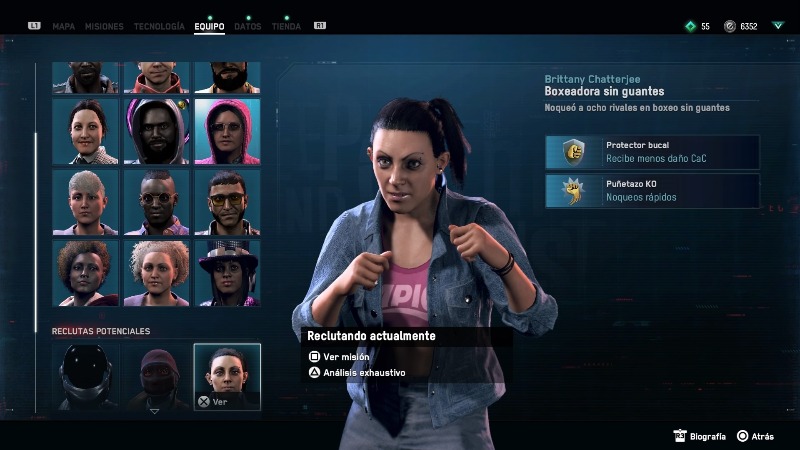Select the operative in the pink hoodie
Viewport: 800px width, 450px height.
point(227,131)
